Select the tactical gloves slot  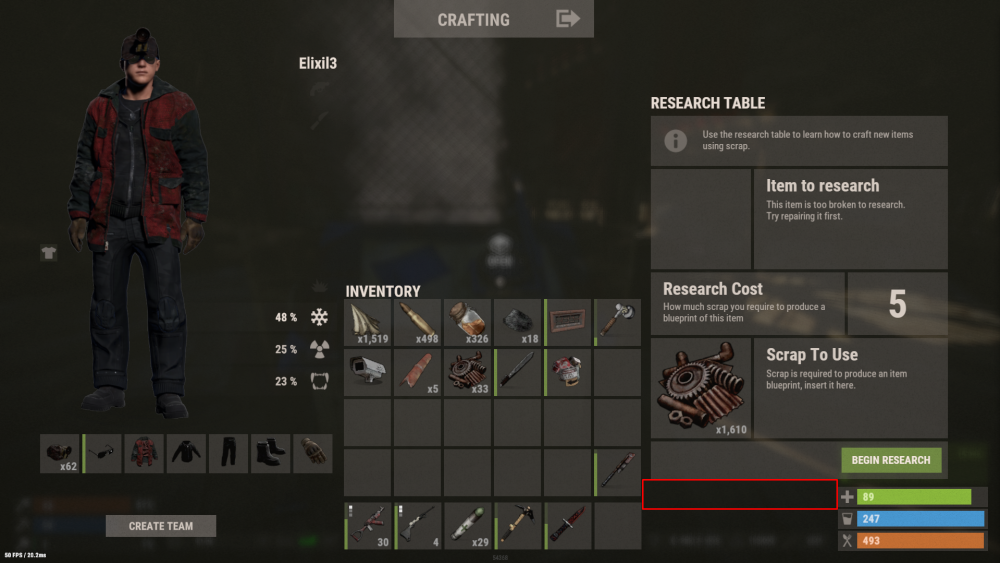point(312,453)
